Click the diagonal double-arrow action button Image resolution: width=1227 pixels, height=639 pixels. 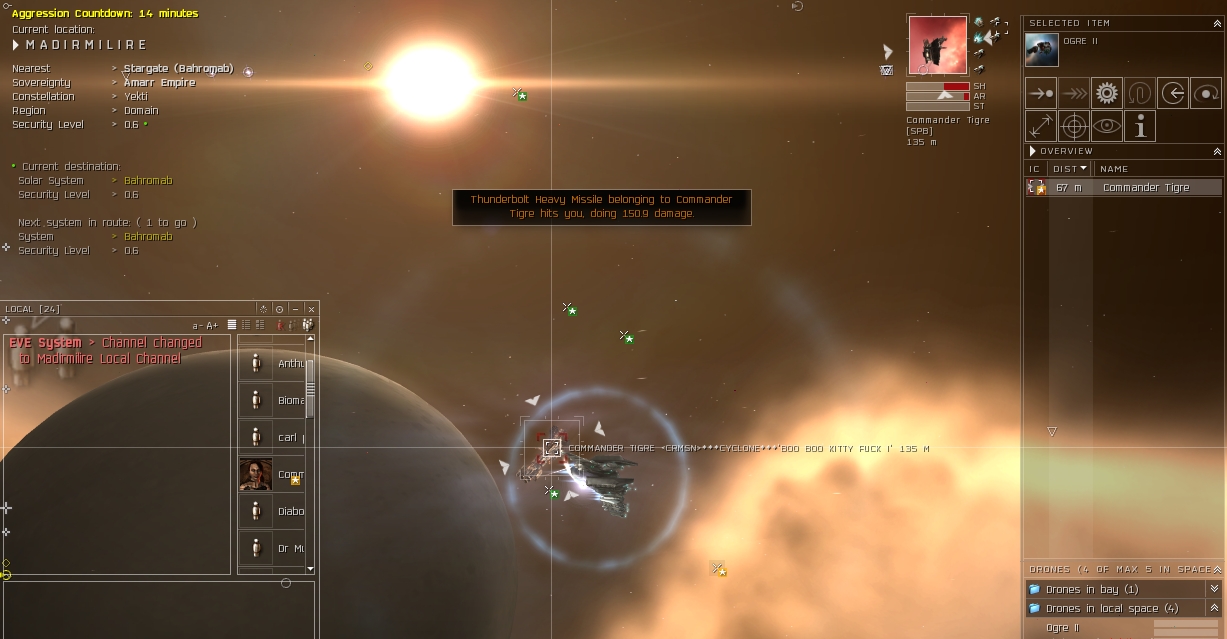point(1041,126)
